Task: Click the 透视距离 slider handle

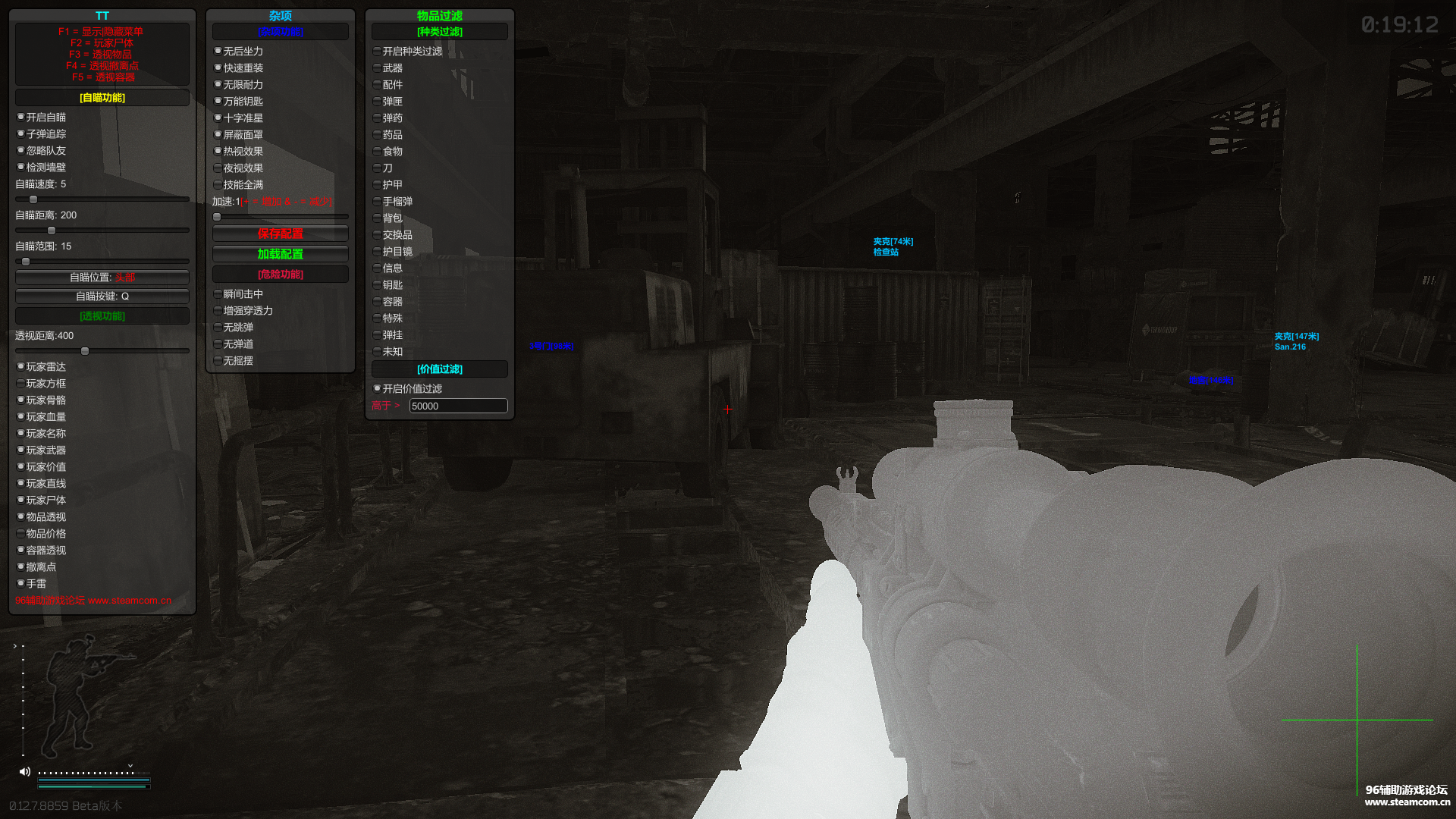Action: [x=85, y=351]
